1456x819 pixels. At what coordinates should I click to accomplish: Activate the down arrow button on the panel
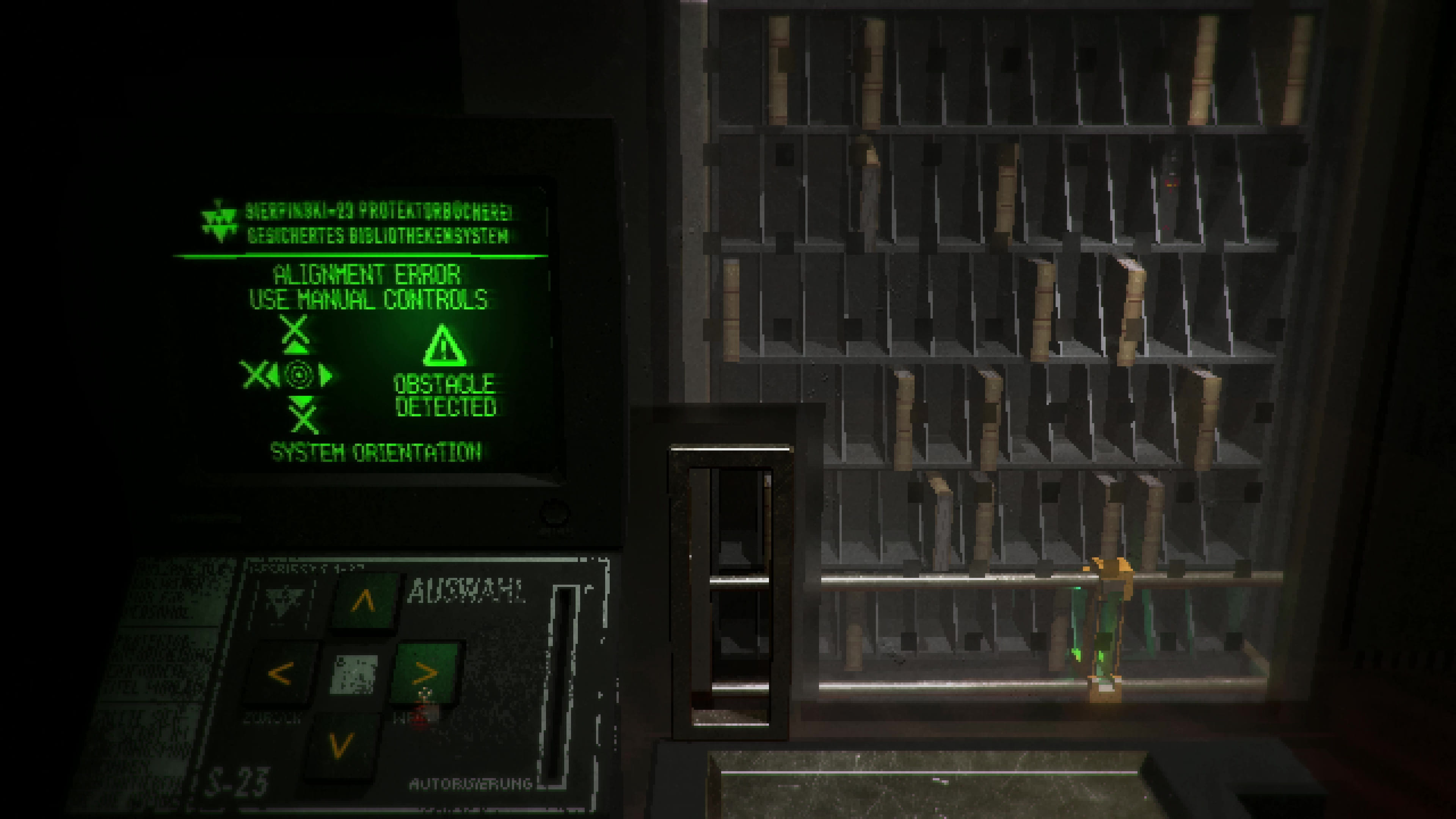point(340,745)
